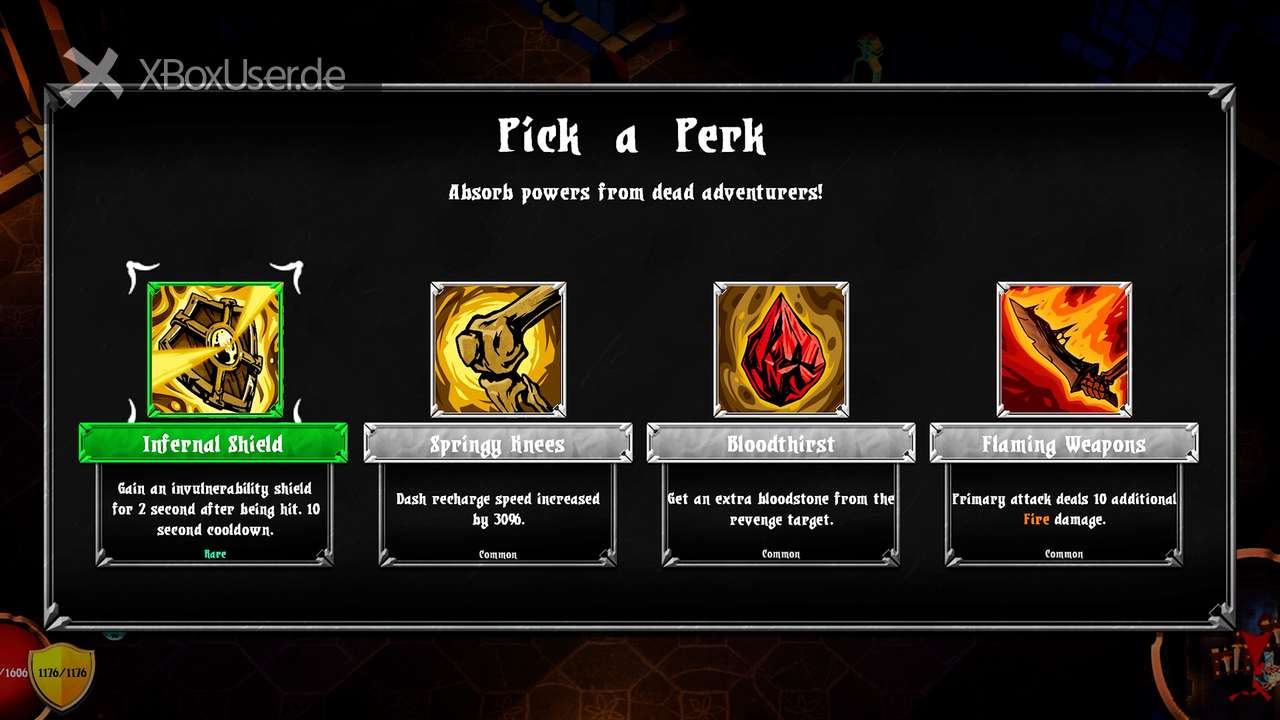The height and width of the screenshot is (720, 1280).
Task: Pick the Bloodthirst red gem icon
Action: 781,349
